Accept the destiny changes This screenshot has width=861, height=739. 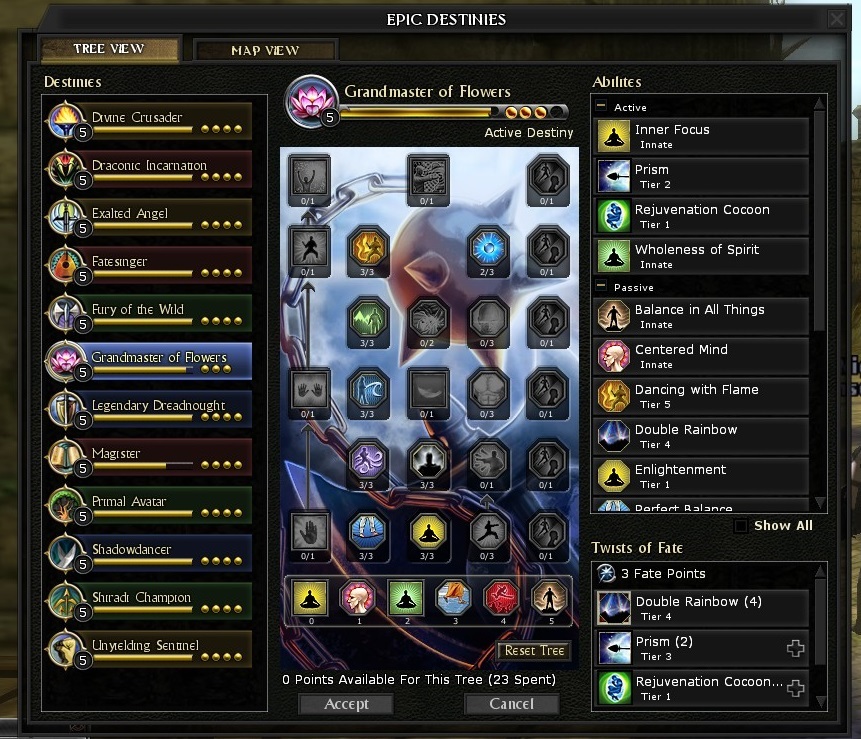tap(346, 704)
